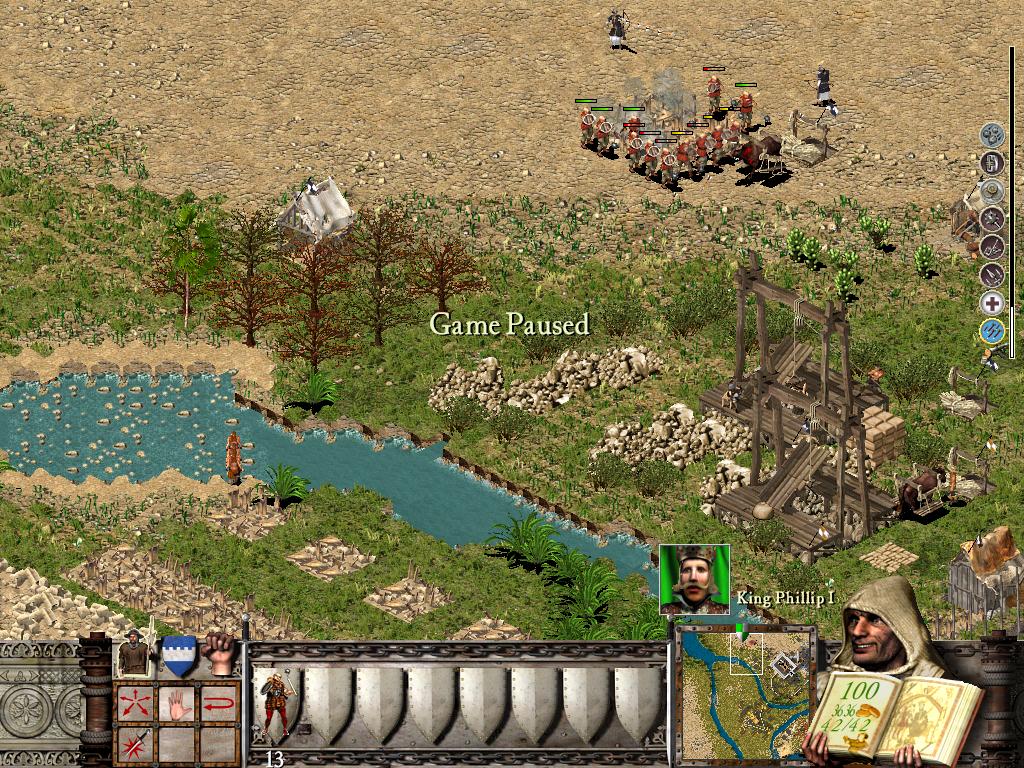The height and width of the screenshot is (768, 1024).
Task: Choose the highlighted blue arrows round icon
Action: (991, 330)
